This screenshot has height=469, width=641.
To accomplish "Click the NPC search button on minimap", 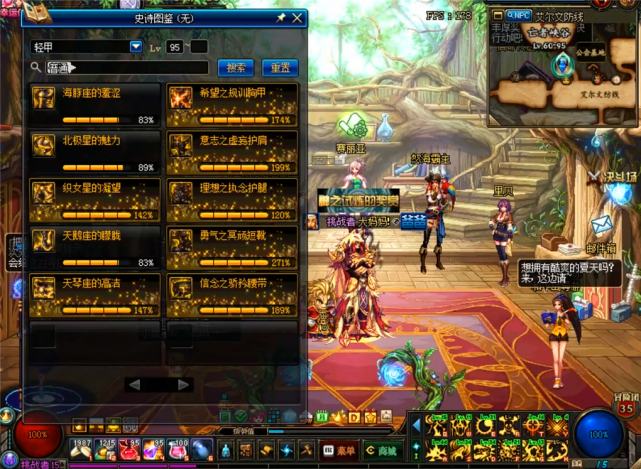I will point(517,15).
